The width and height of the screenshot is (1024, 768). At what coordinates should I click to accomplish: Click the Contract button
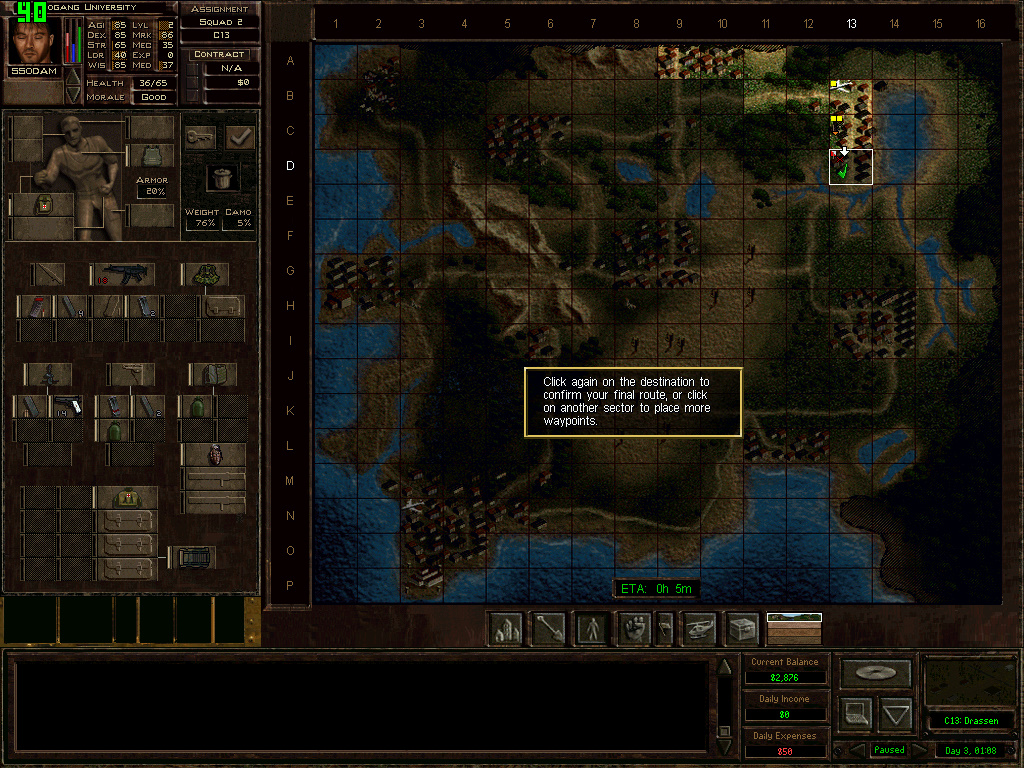pyautogui.click(x=220, y=54)
